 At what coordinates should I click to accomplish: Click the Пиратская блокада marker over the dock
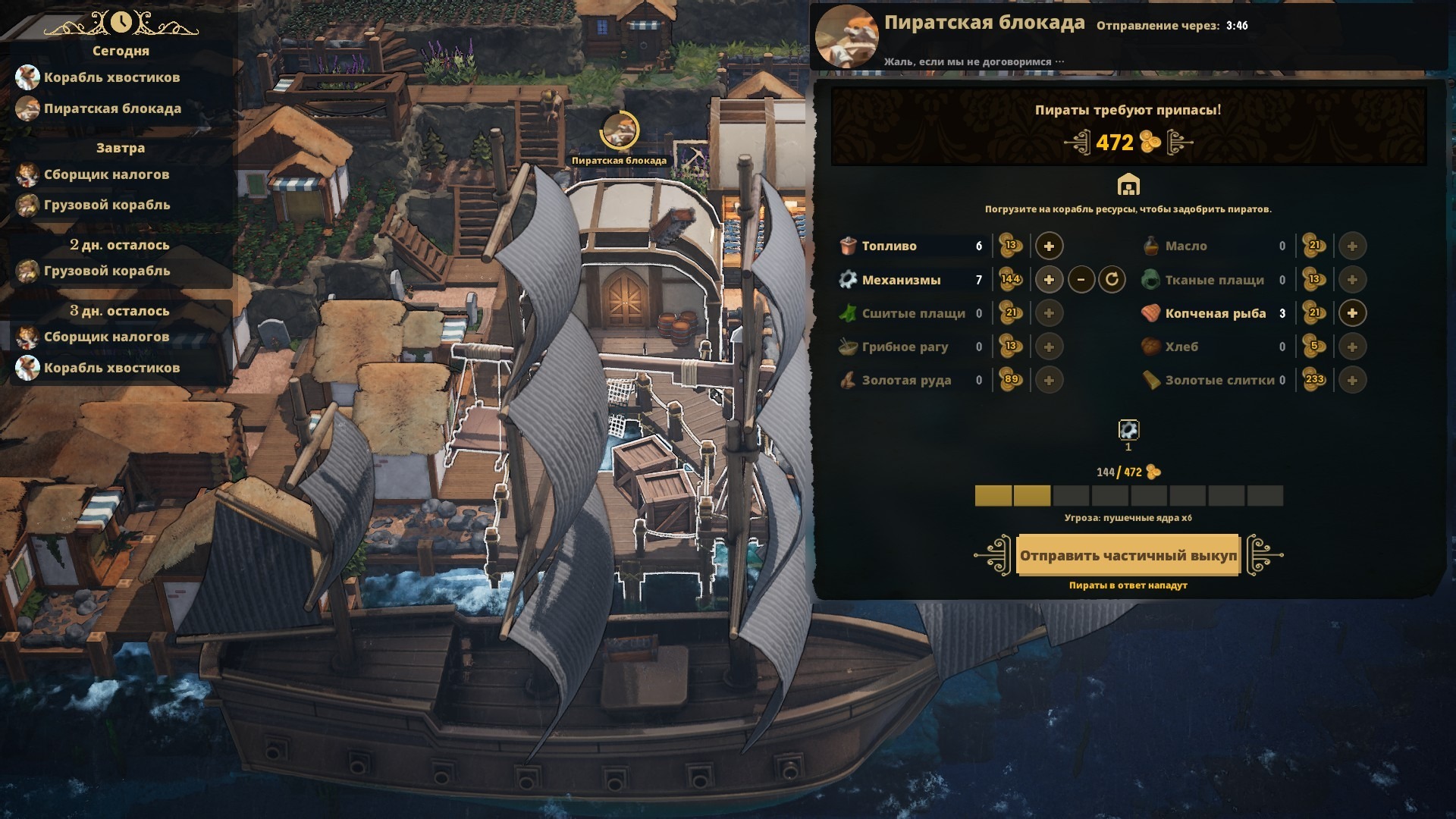point(620,131)
